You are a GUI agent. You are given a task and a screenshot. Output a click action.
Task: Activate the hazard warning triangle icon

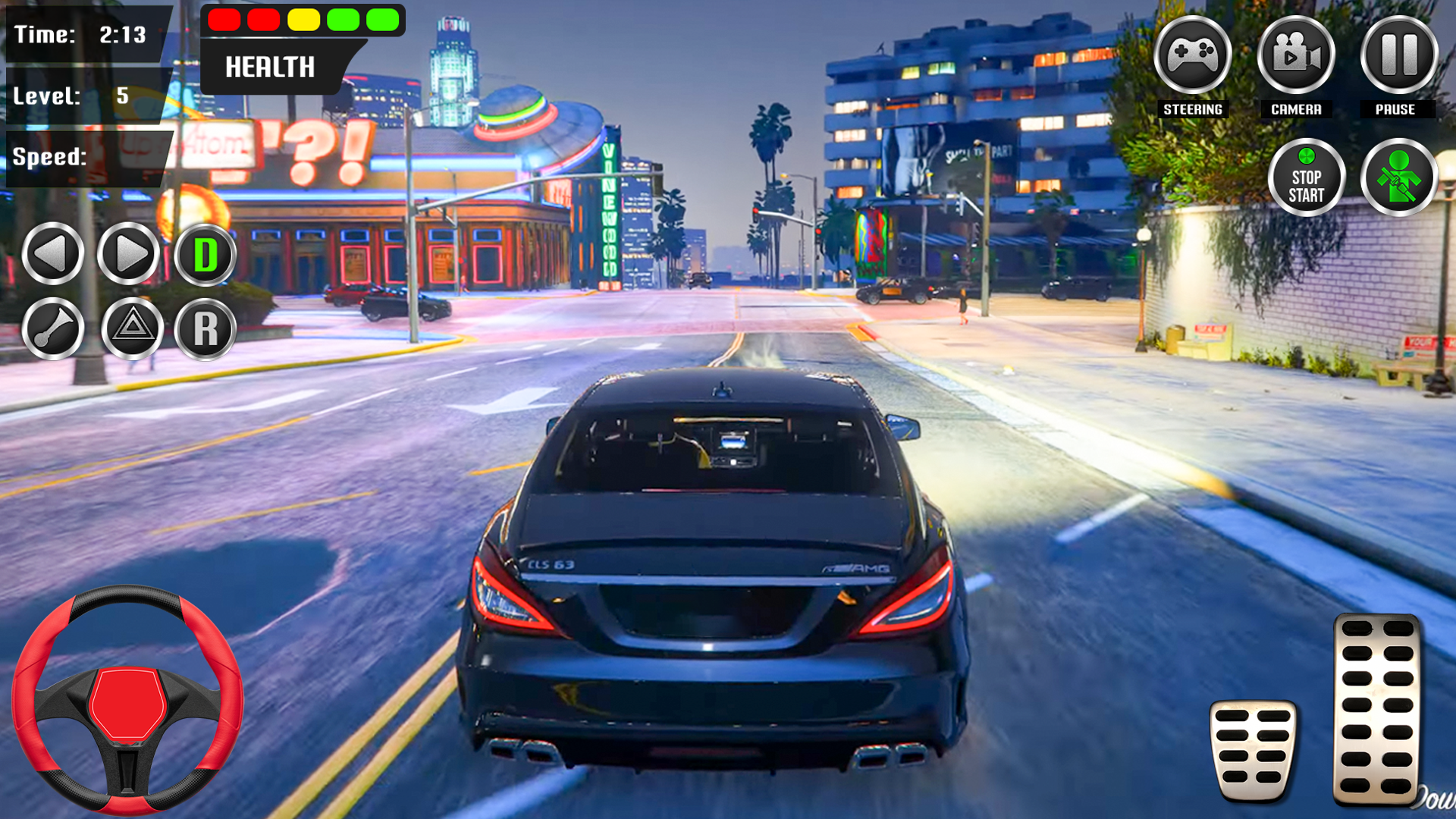pos(129,329)
